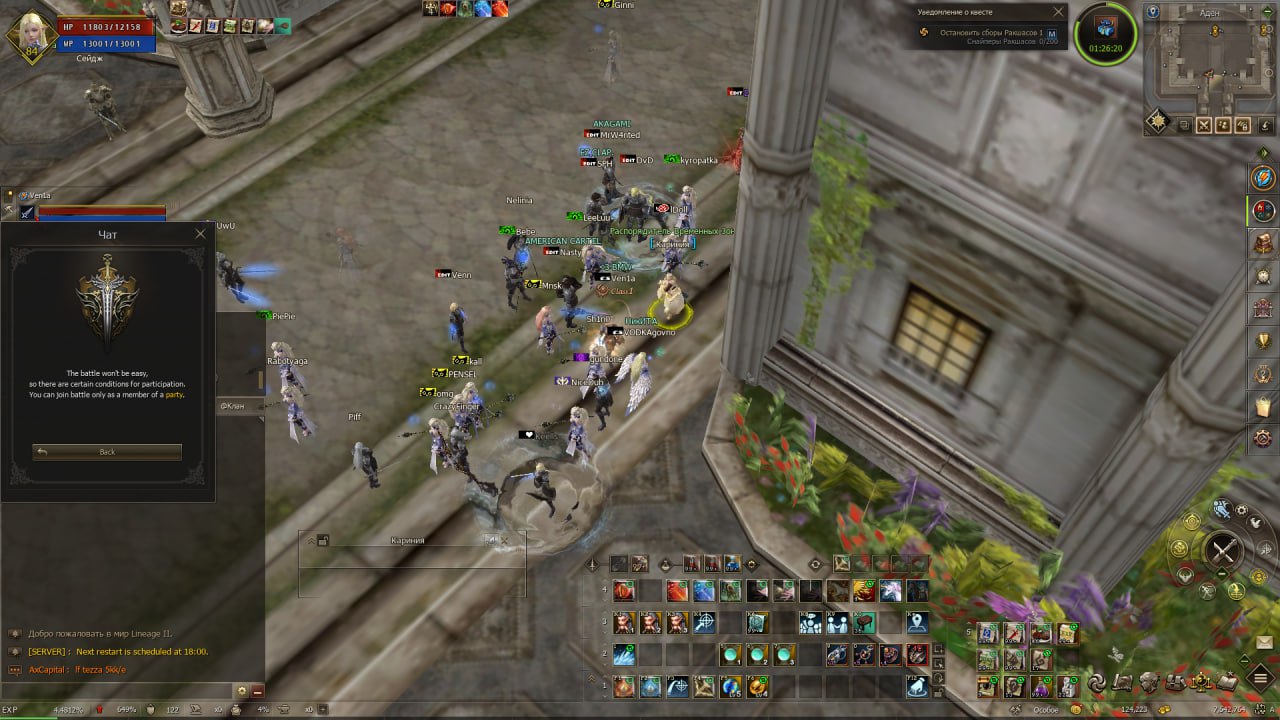The height and width of the screenshot is (720, 1280).
Task: Open the mail envelope icon
Action: (x=1264, y=643)
